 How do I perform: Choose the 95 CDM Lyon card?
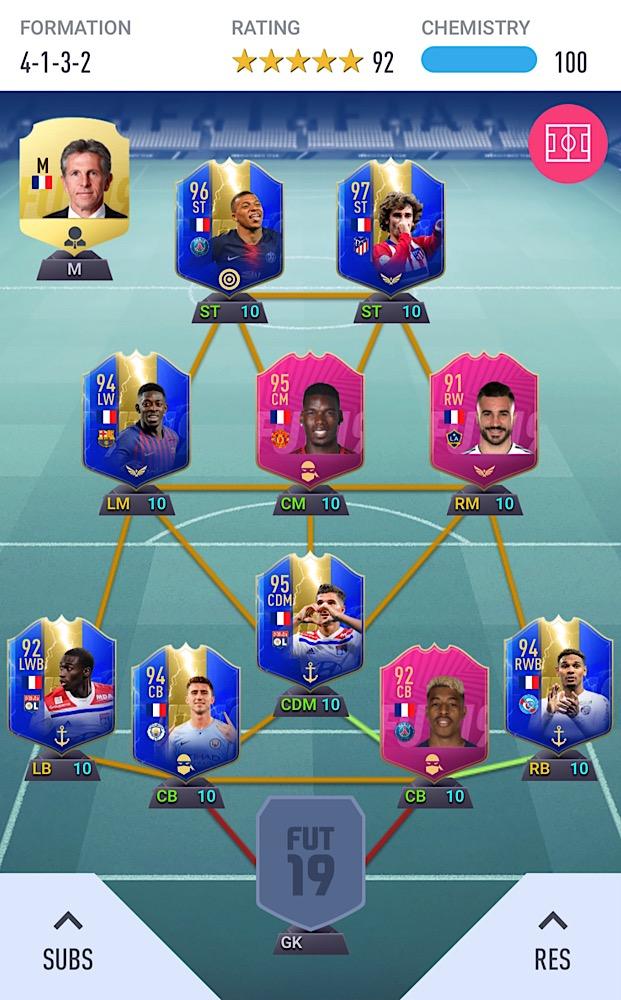[310, 620]
